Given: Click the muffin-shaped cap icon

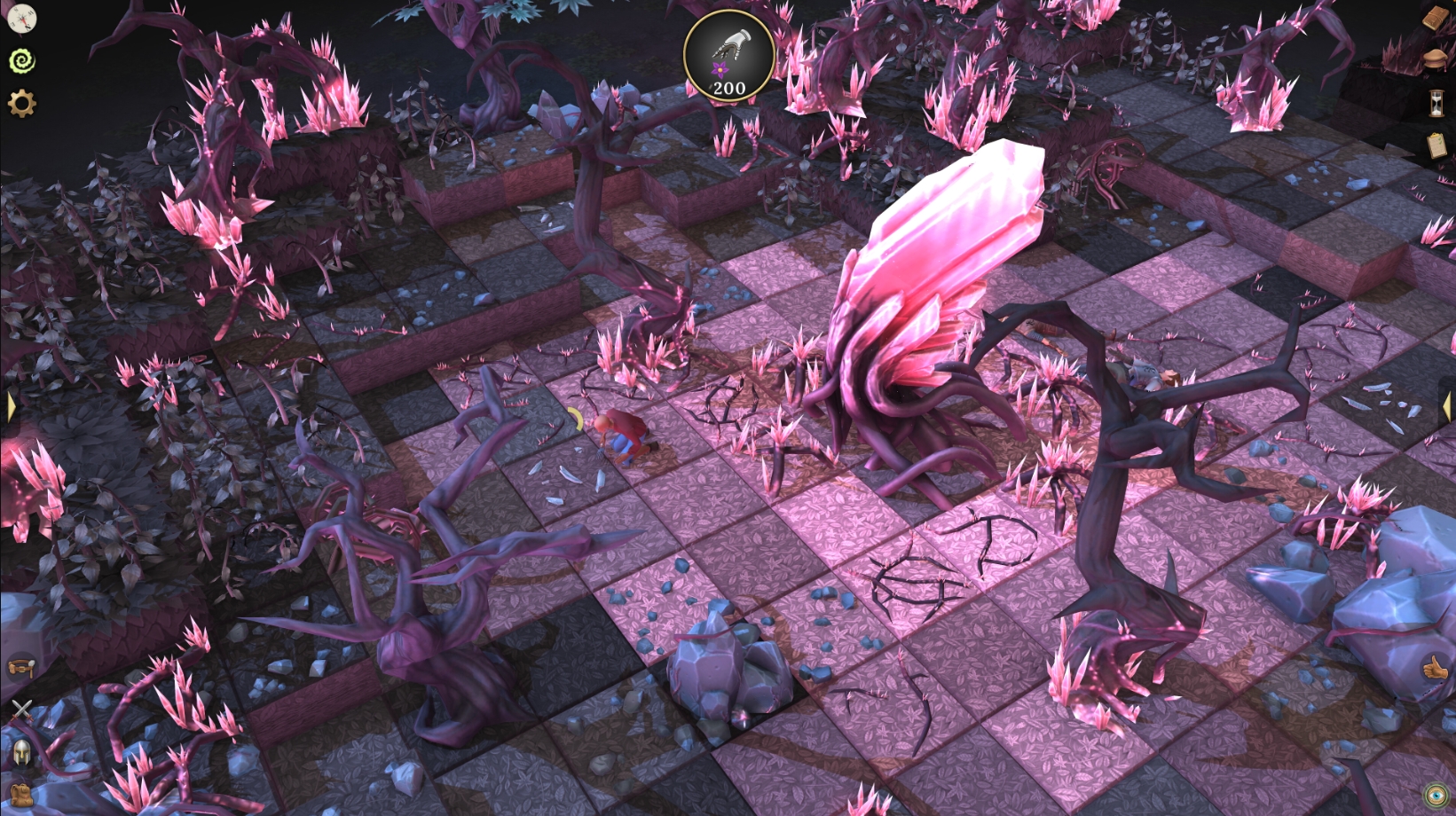Looking at the screenshot, I should click(1436, 59).
